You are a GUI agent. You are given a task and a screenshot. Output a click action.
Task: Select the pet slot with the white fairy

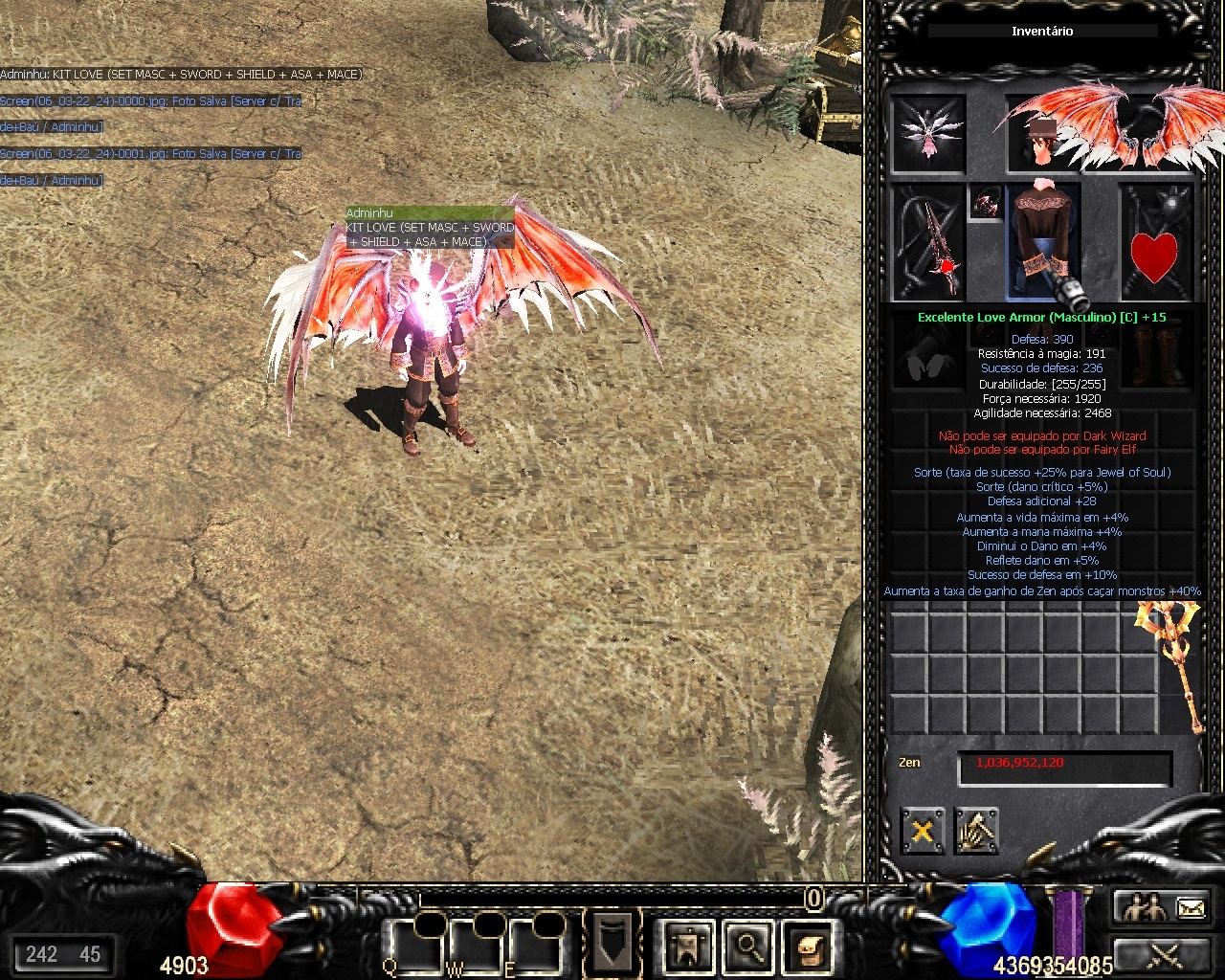(x=928, y=134)
